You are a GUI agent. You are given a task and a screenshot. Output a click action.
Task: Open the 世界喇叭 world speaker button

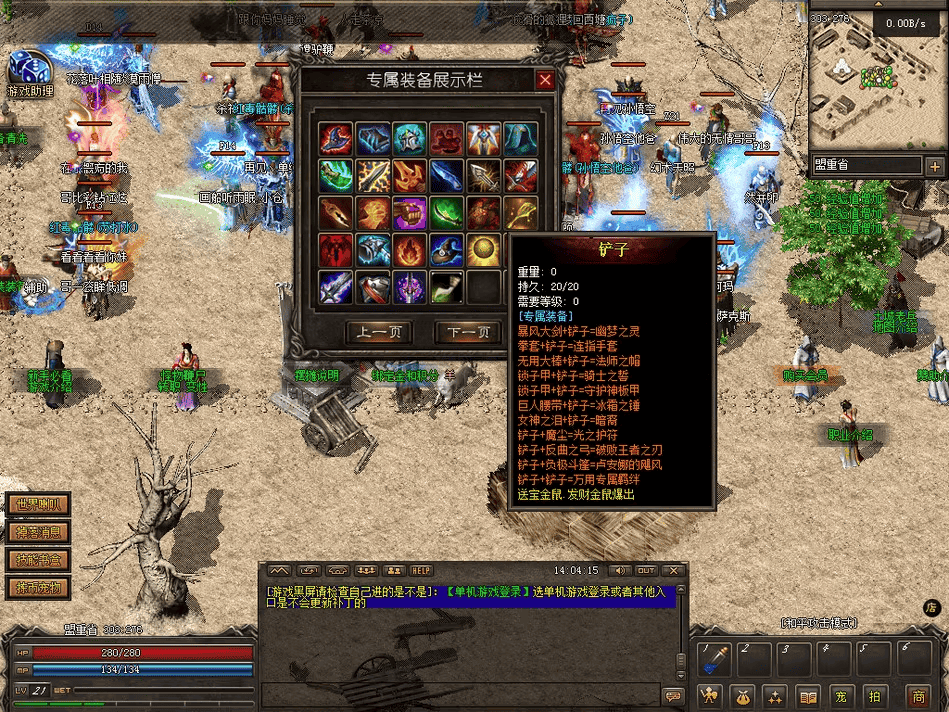pyautogui.click(x=38, y=505)
